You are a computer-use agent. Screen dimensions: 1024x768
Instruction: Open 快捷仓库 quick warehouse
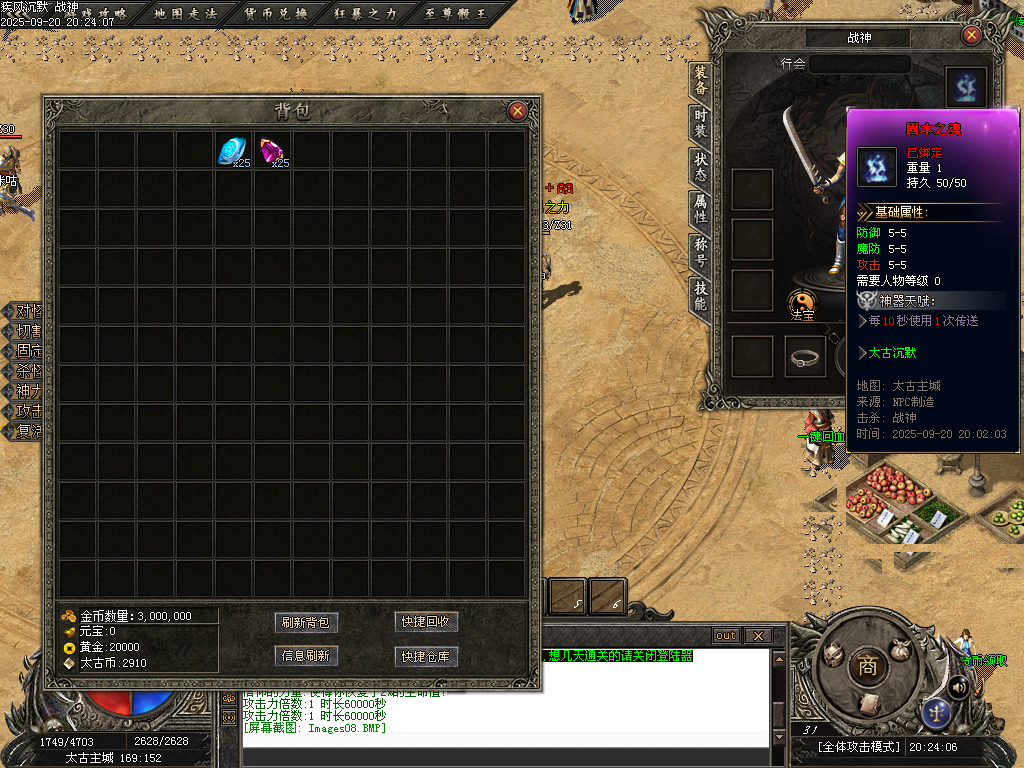(x=426, y=656)
